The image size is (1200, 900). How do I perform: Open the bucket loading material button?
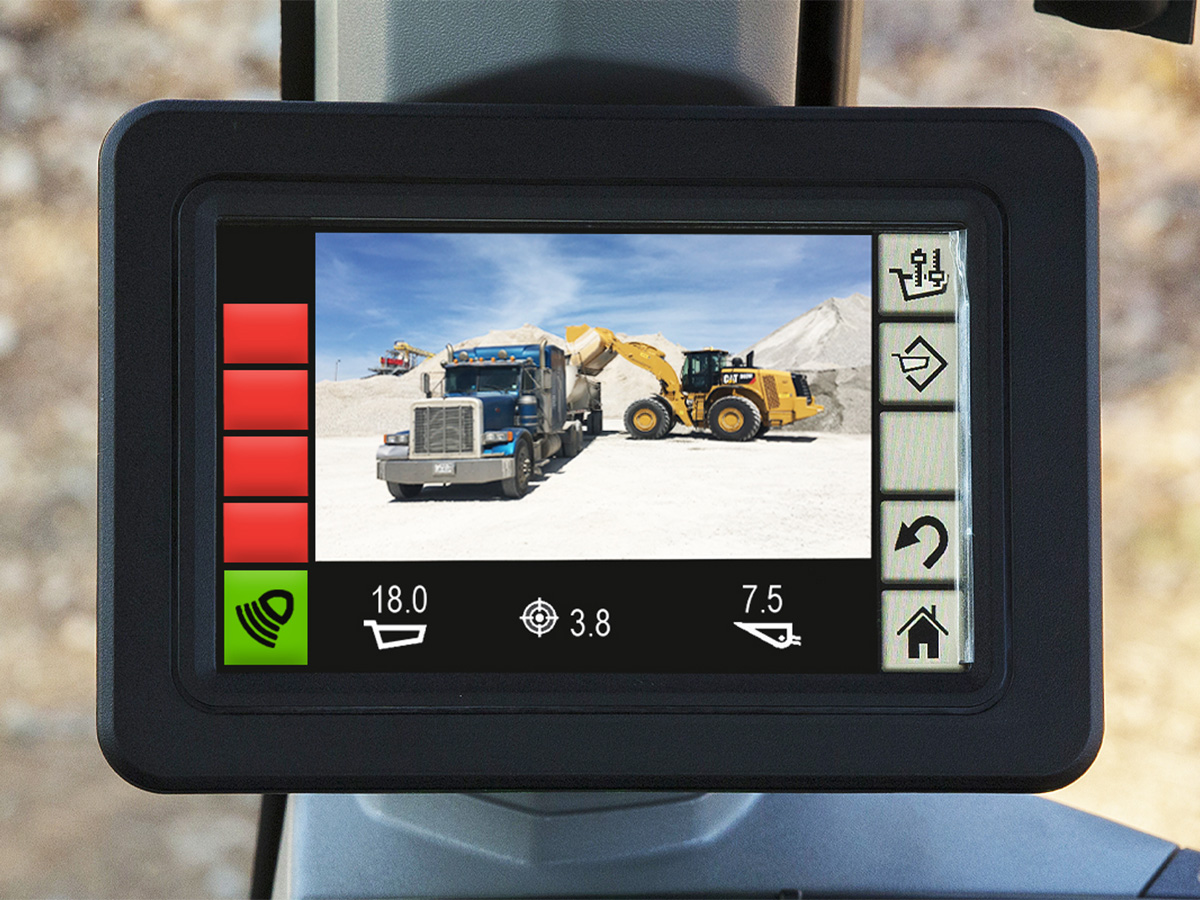tap(920, 275)
